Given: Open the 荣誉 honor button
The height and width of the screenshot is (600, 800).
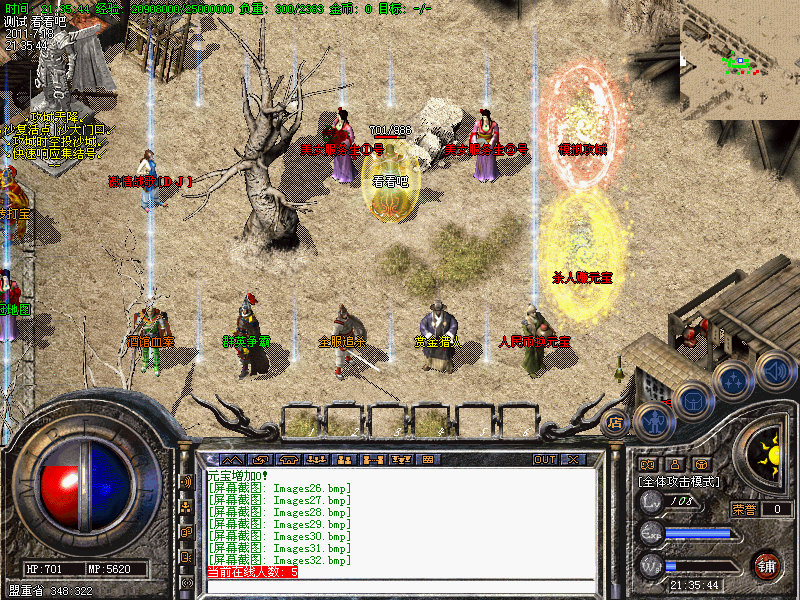Looking at the screenshot, I should 743,508.
